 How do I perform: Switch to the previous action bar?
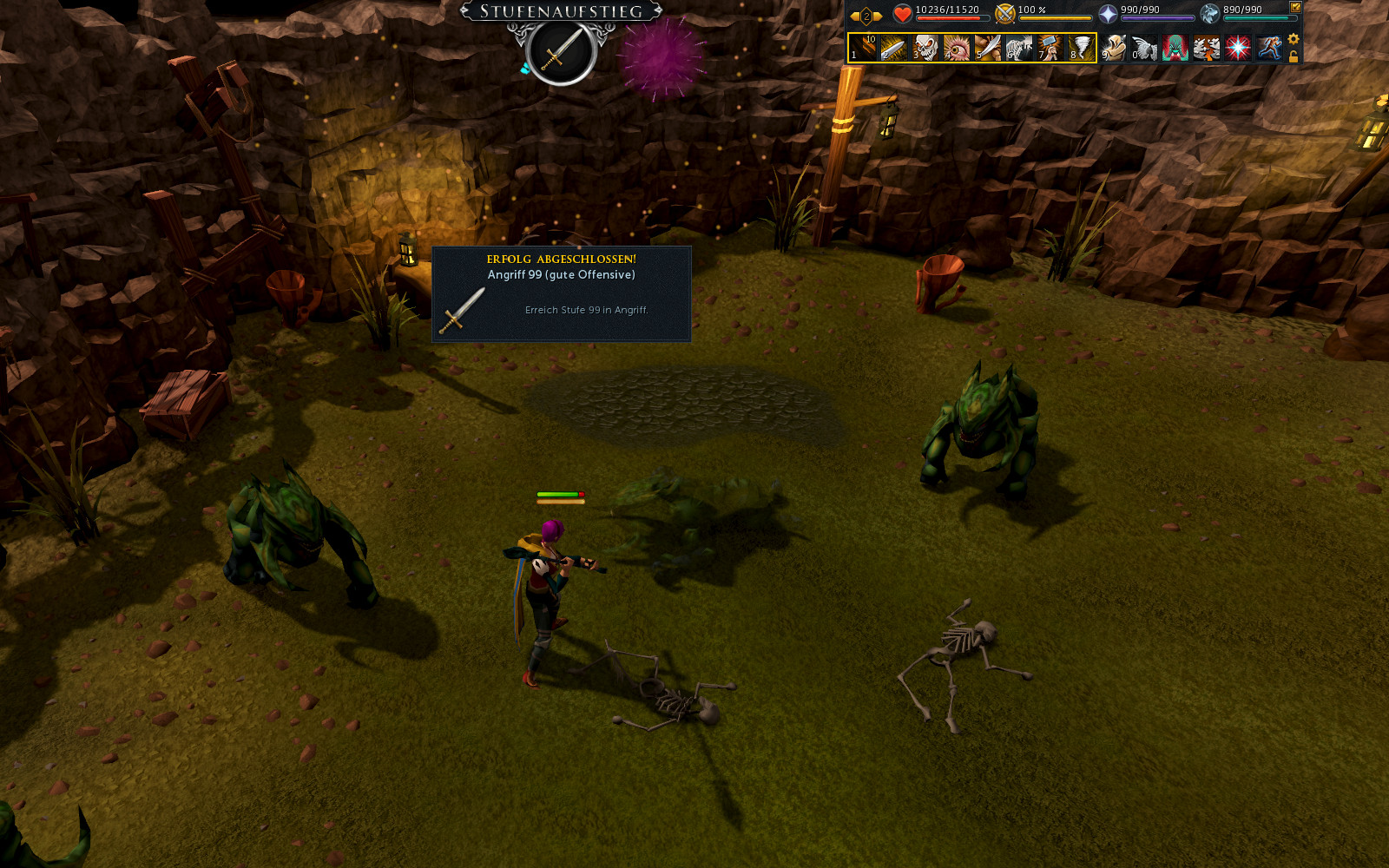pyautogui.click(x=855, y=16)
